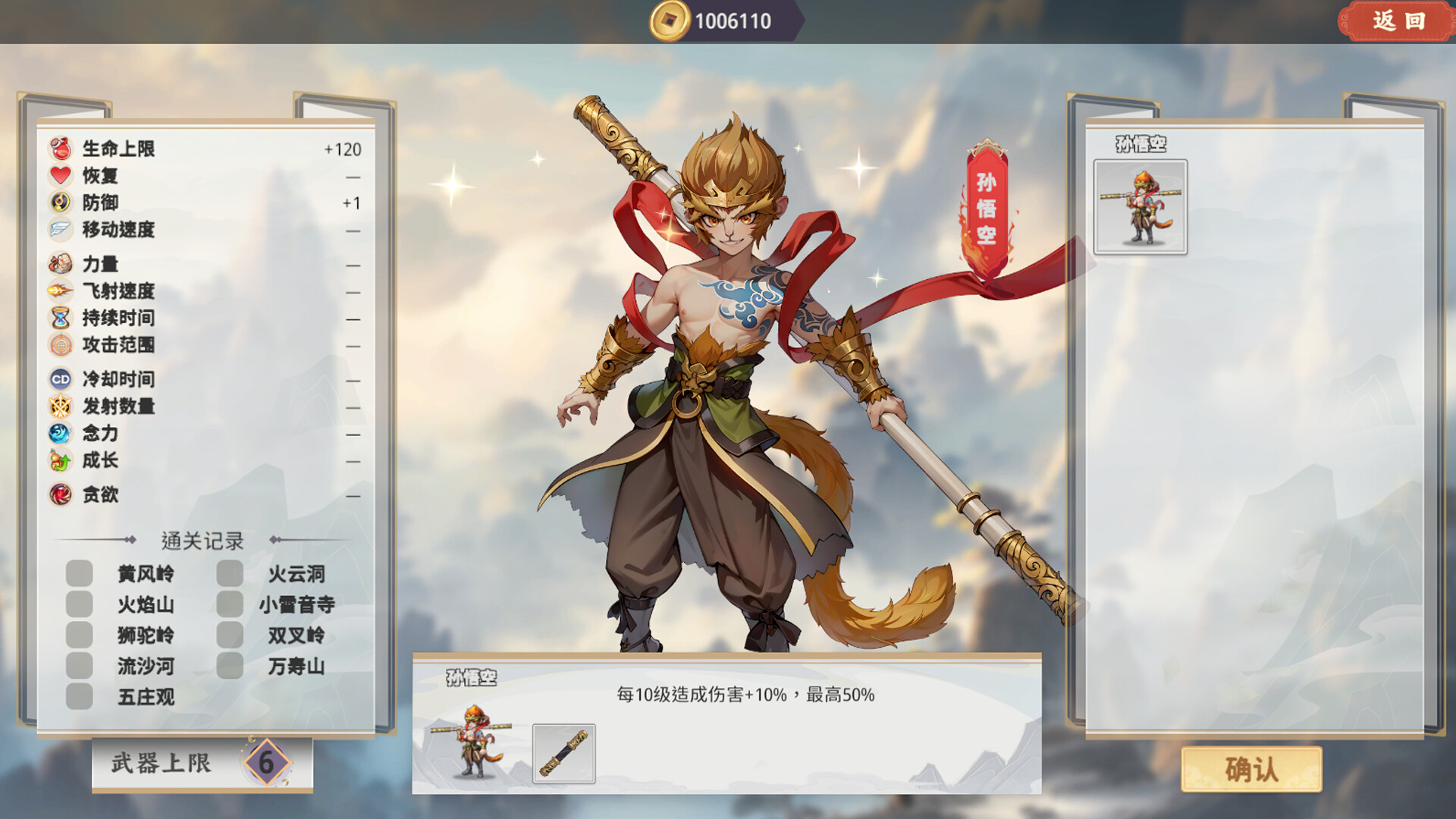The height and width of the screenshot is (819, 1456).
Task: Select the 力量 strength icon
Action: point(59,265)
